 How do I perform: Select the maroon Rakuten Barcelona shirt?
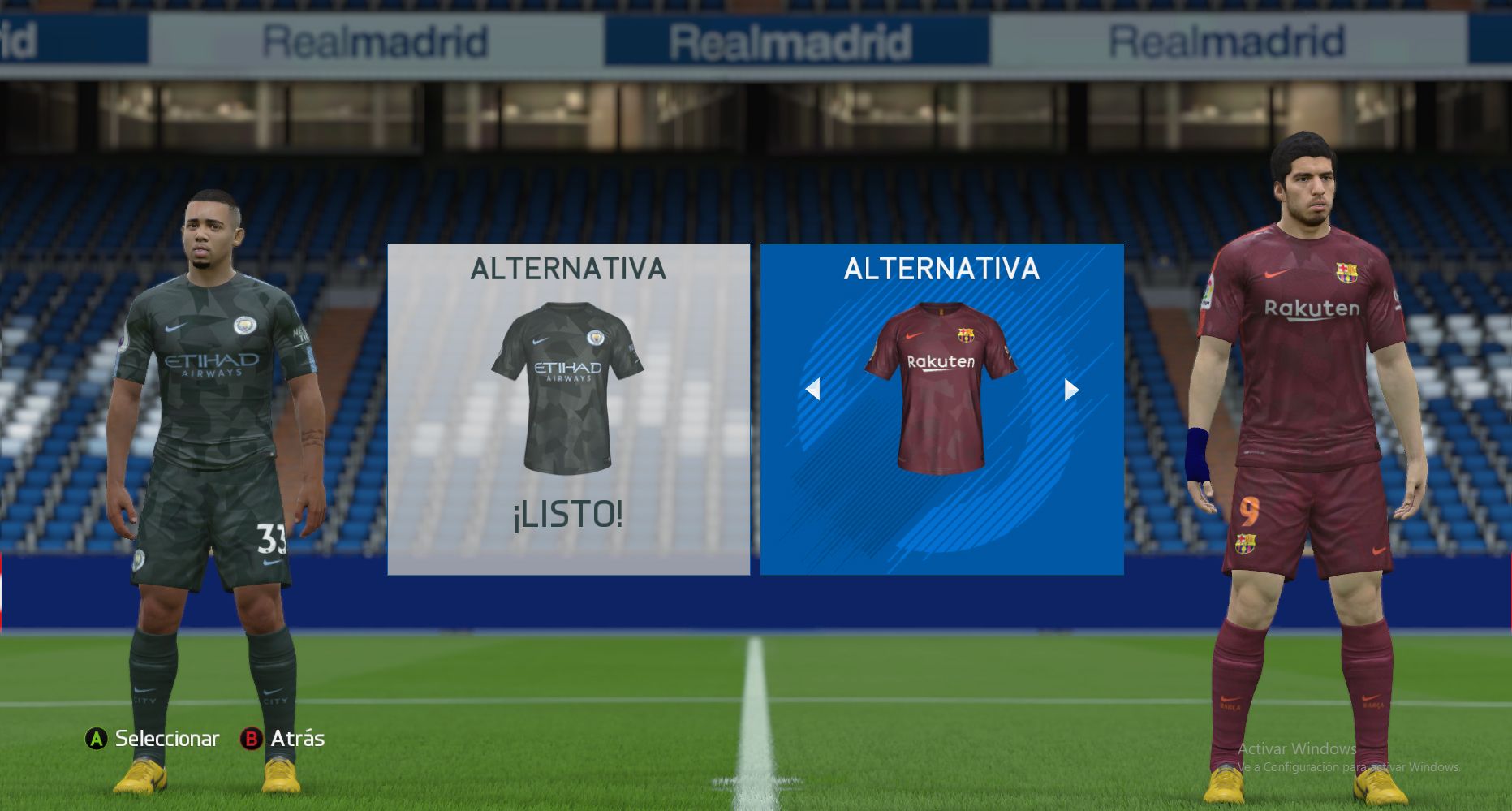click(x=941, y=387)
